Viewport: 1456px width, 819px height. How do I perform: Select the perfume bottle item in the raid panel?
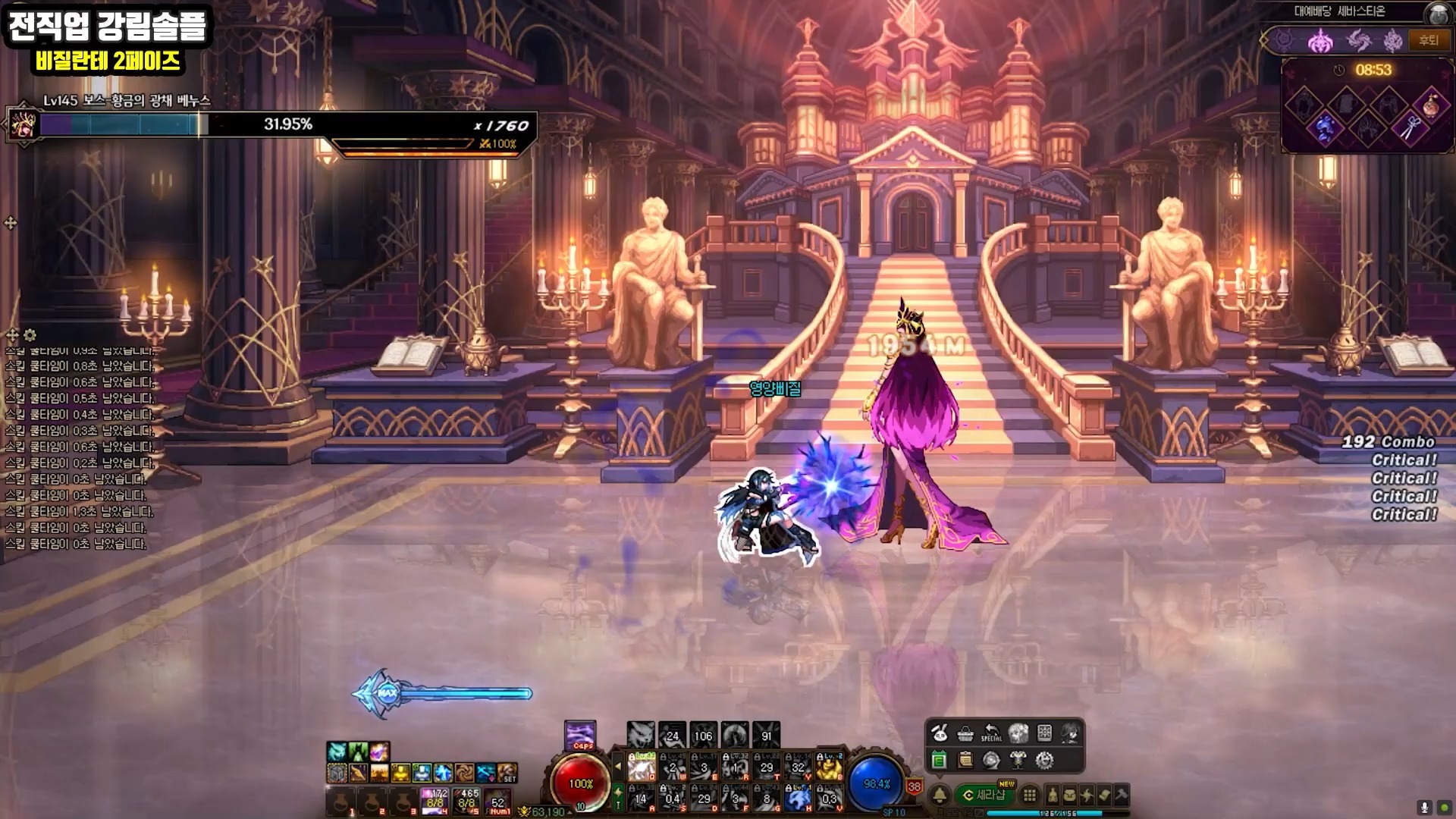[x=1430, y=105]
